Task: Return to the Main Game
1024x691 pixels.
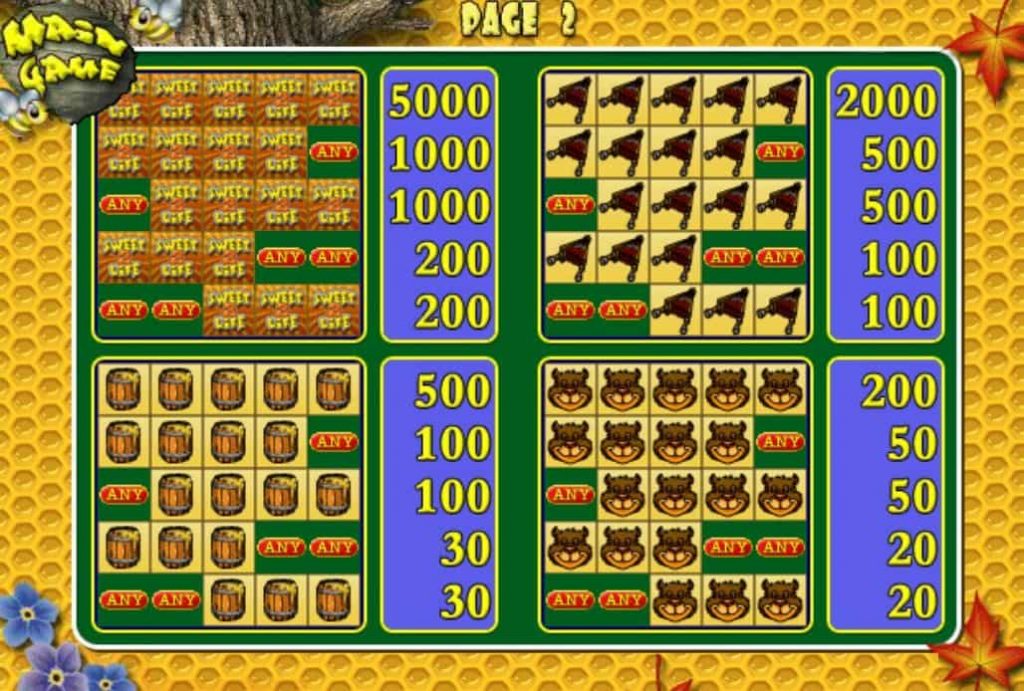Action: pos(66,58)
